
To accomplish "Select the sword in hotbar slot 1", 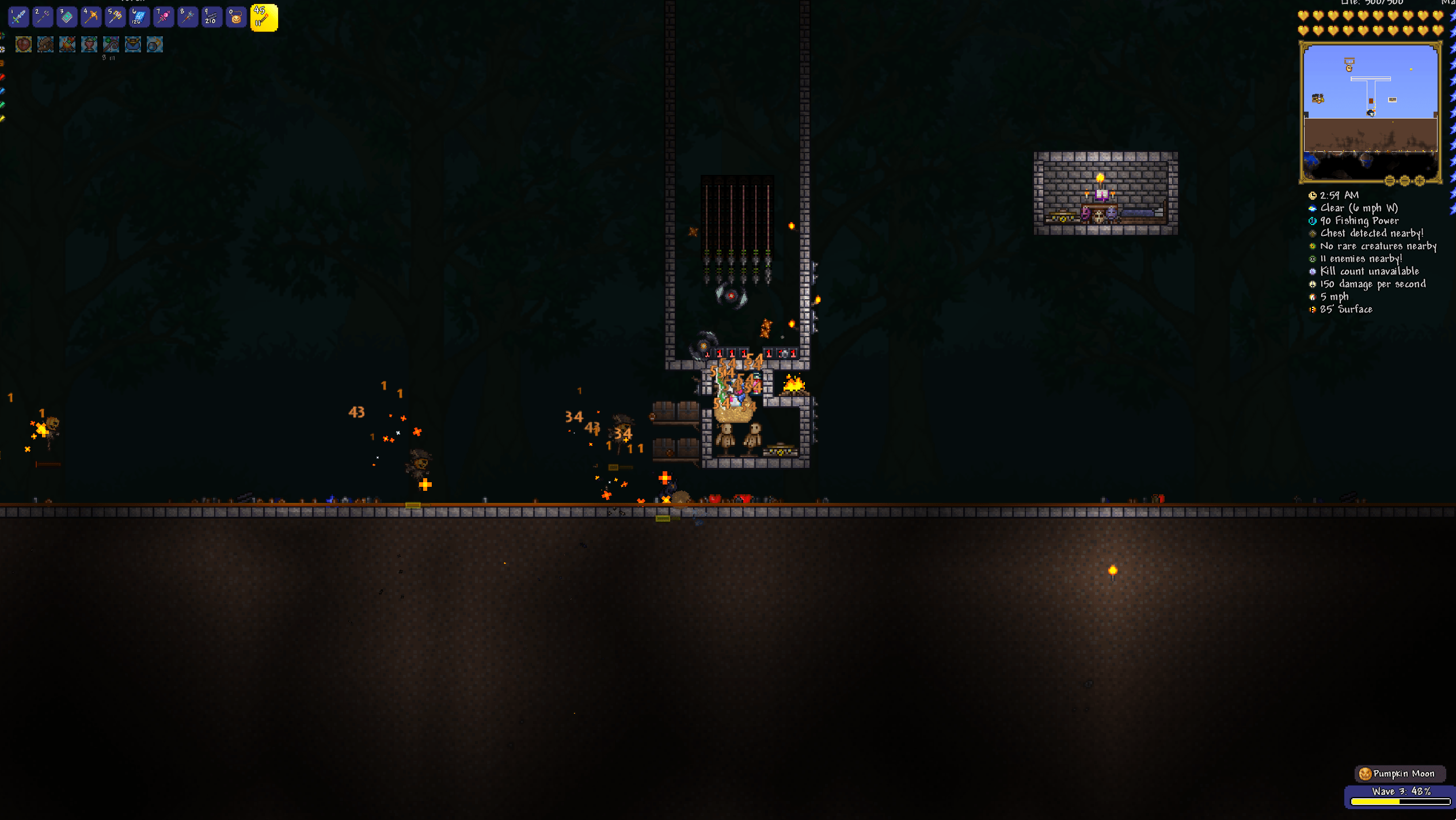I will click(x=18, y=17).
